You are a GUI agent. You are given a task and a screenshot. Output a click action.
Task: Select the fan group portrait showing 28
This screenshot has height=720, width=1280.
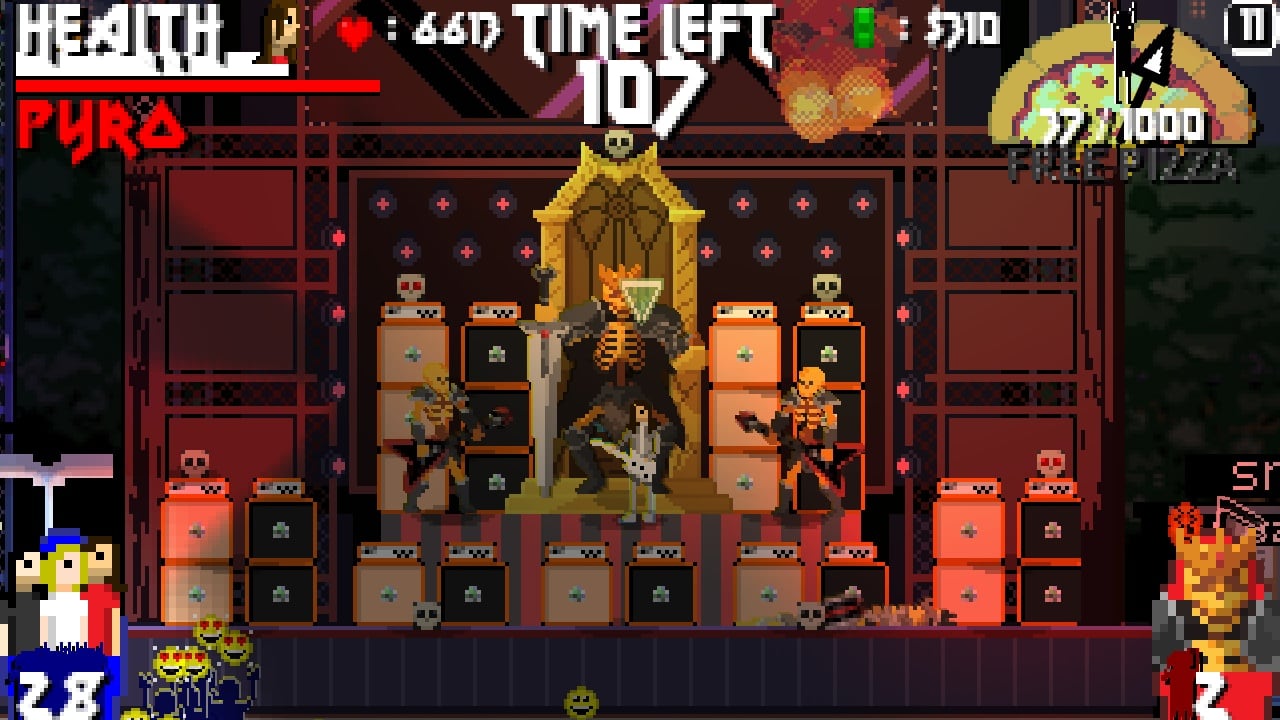(64, 620)
